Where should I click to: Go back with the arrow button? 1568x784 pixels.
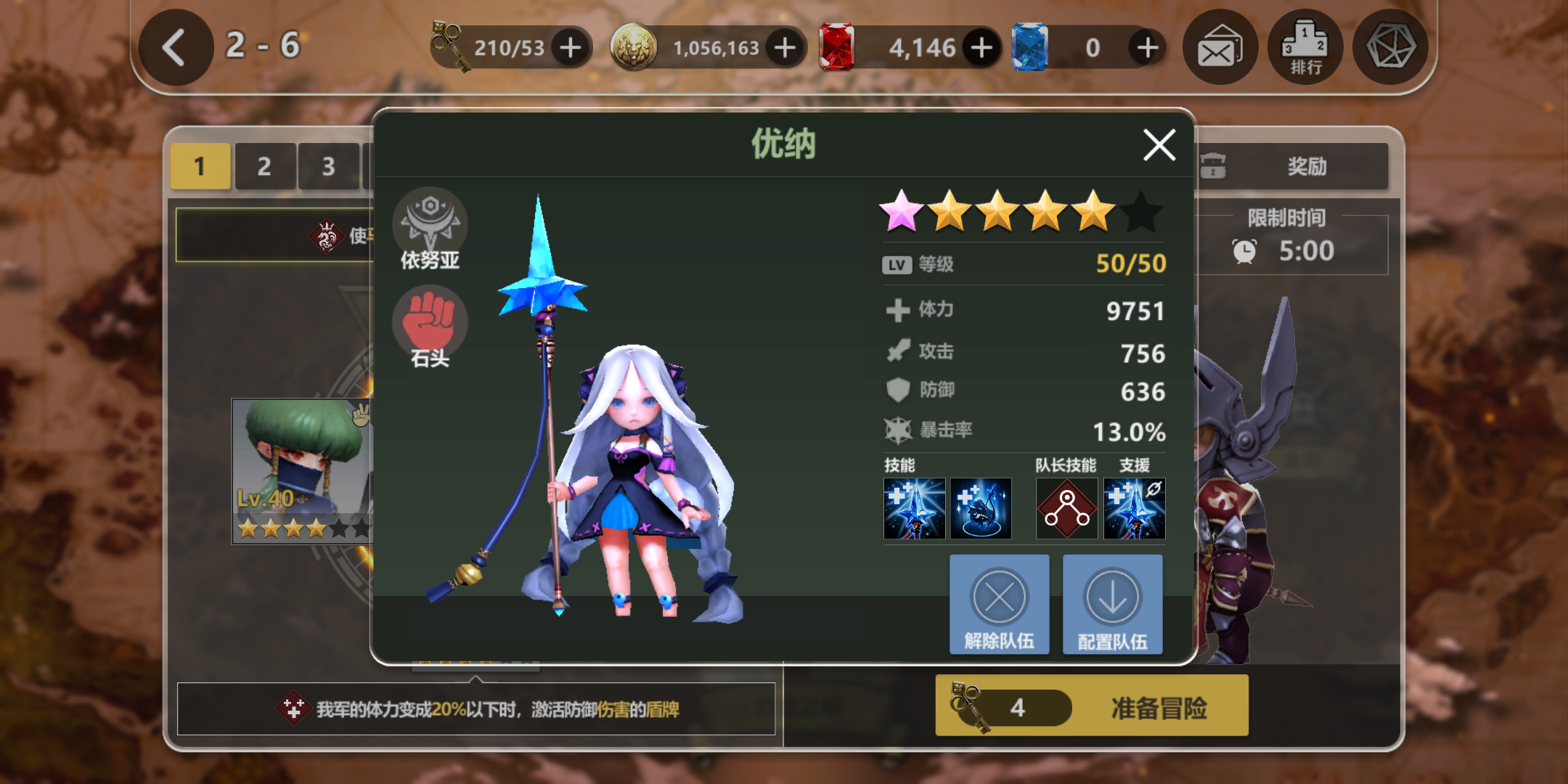[x=175, y=48]
